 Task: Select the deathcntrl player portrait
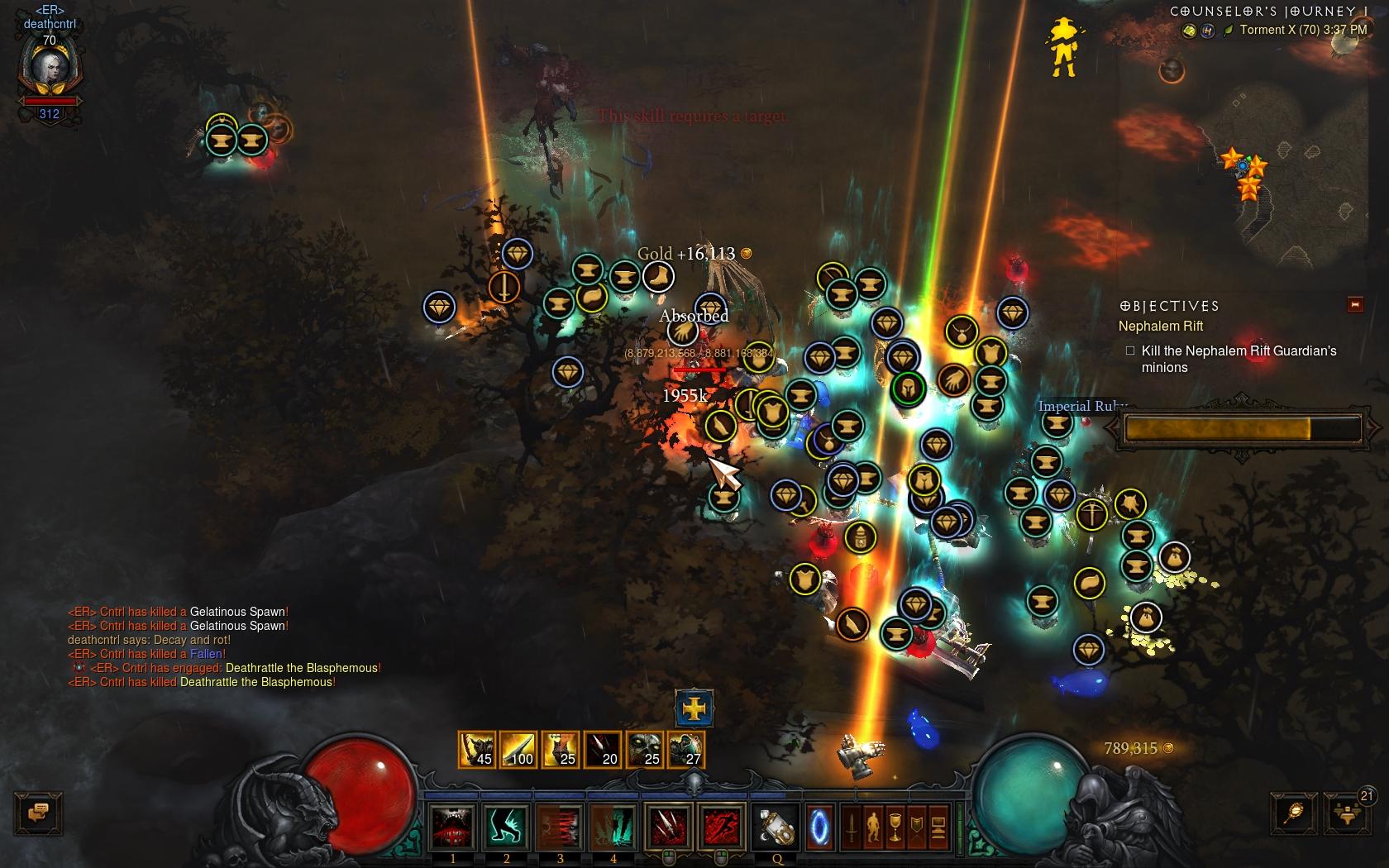(x=50, y=70)
